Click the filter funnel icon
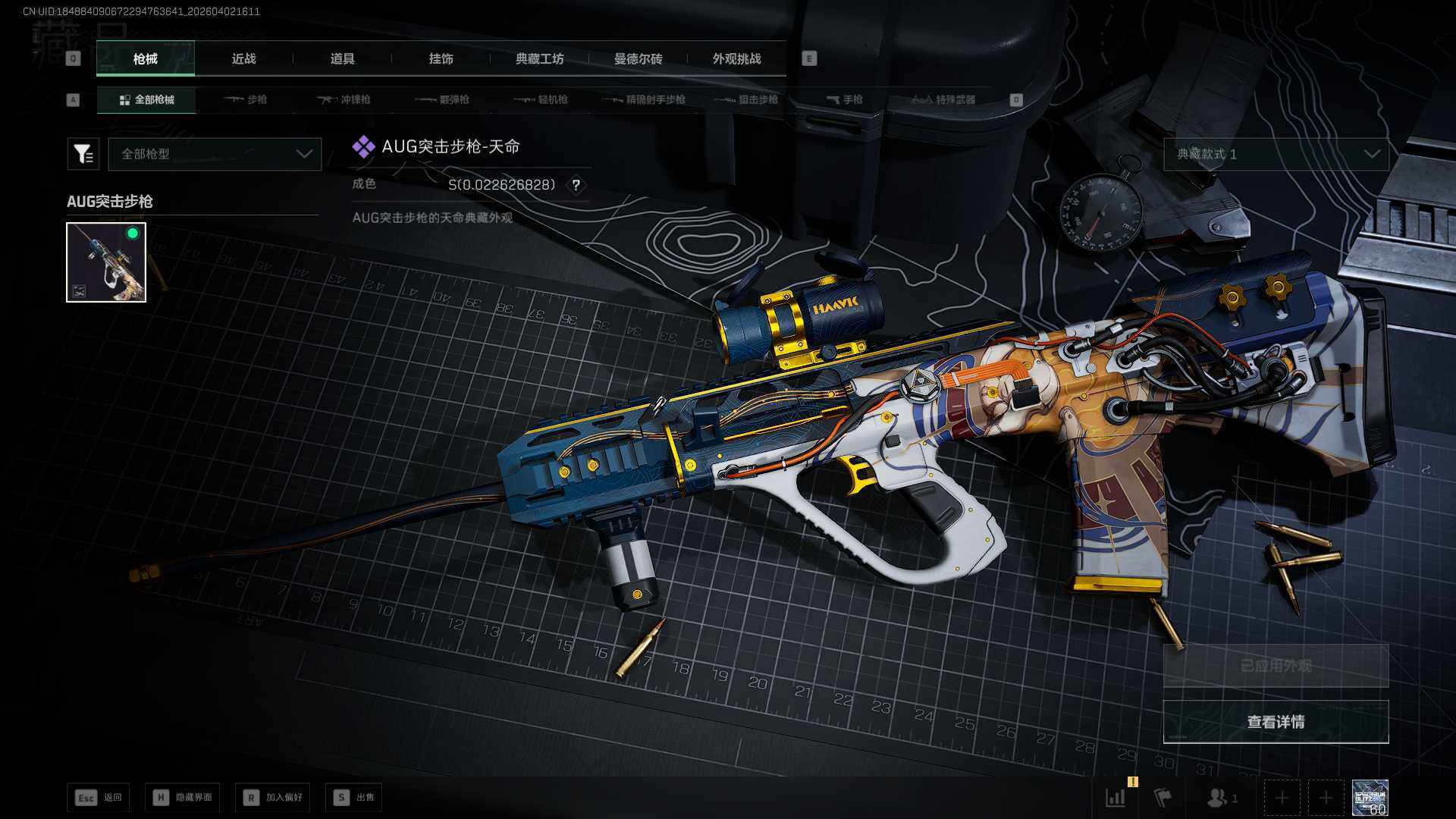1456x819 pixels. (x=83, y=154)
